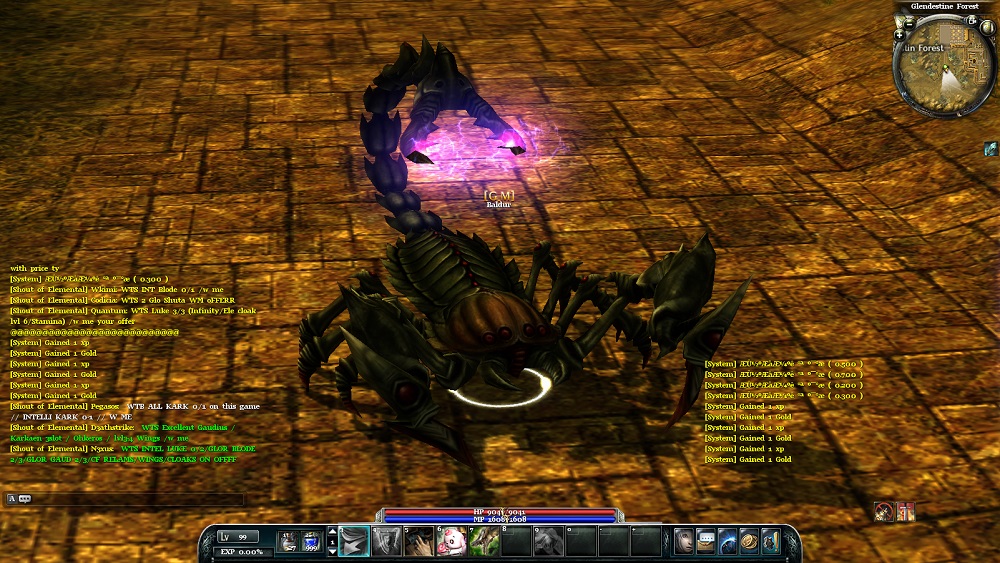The width and height of the screenshot is (1000, 563).
Task: Activate the grey armored figure skill
Action: pos(387,542)
